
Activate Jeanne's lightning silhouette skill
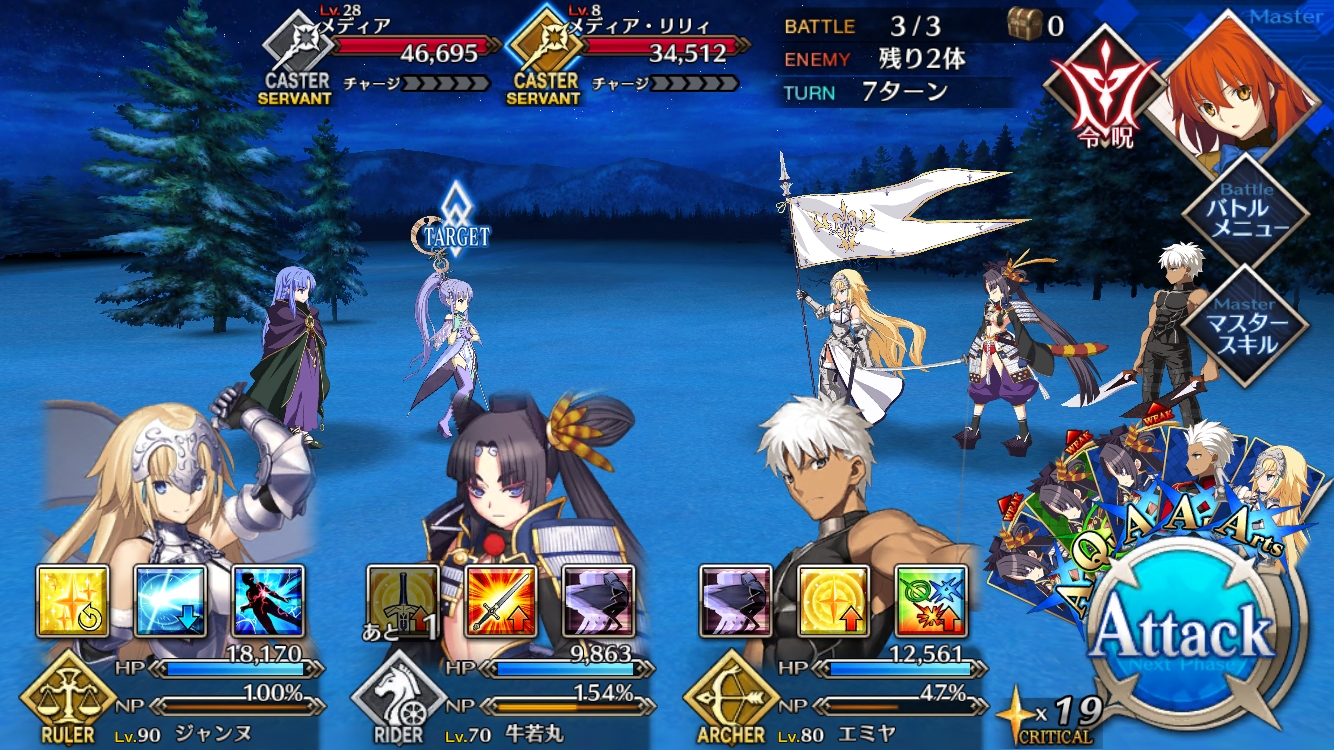click(x=268, y=601)
